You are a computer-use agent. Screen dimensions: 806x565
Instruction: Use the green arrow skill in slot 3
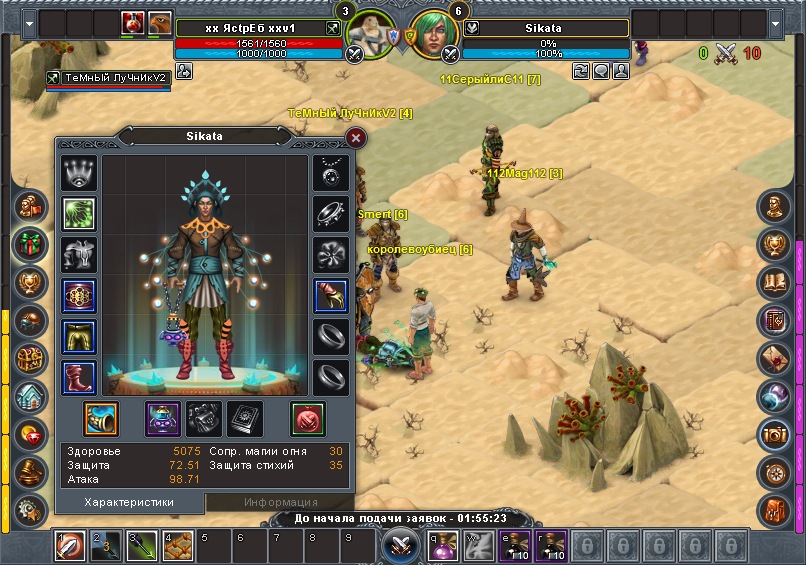click(140, 546)
